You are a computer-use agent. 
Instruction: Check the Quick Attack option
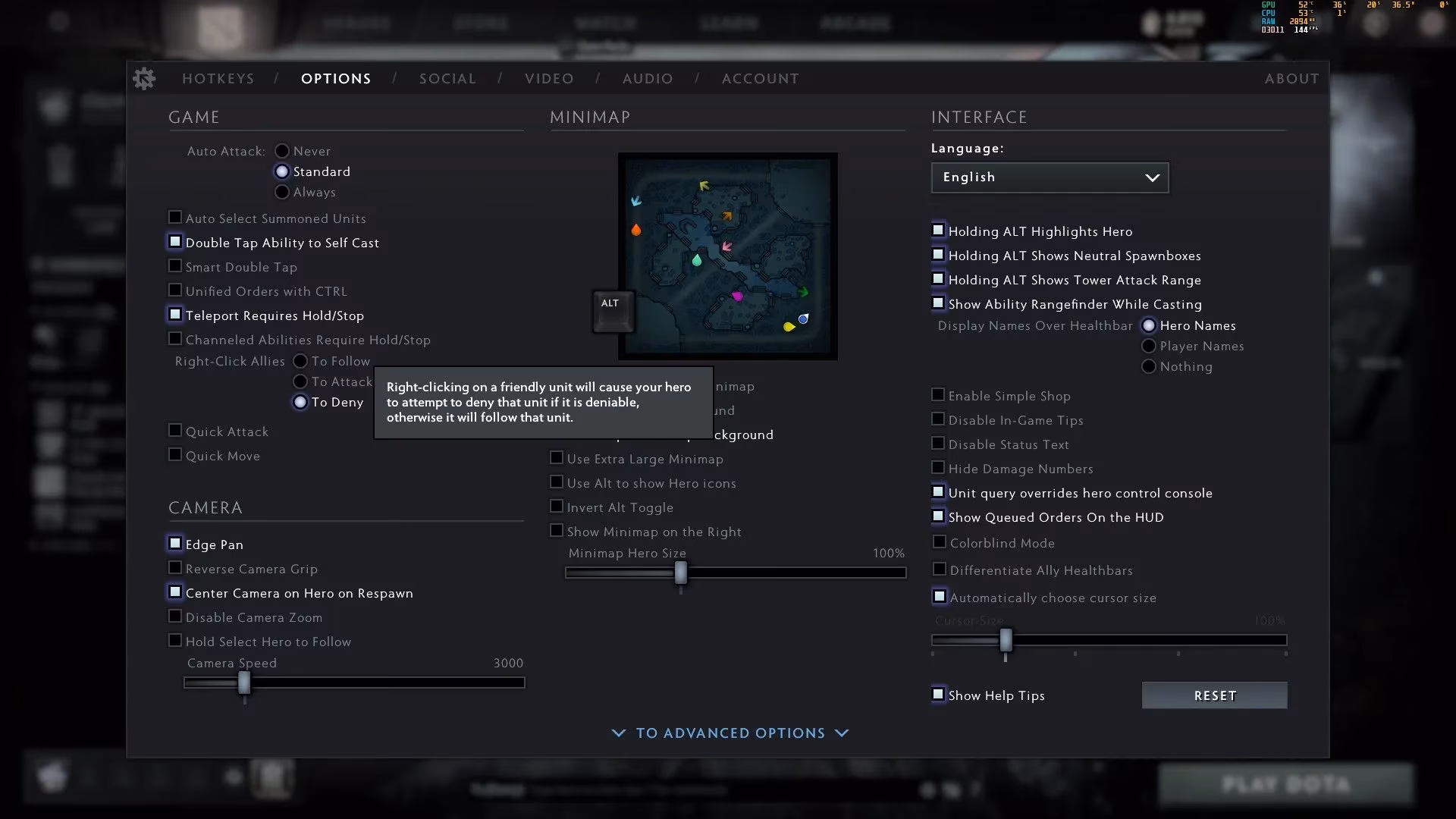(174, 431)
